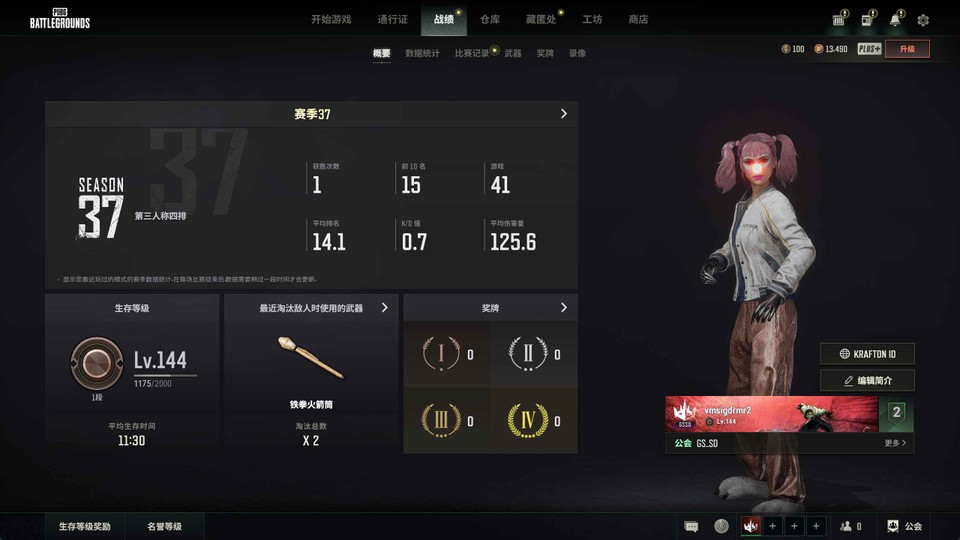Switch to the 武器 tab

pos(513,53)
